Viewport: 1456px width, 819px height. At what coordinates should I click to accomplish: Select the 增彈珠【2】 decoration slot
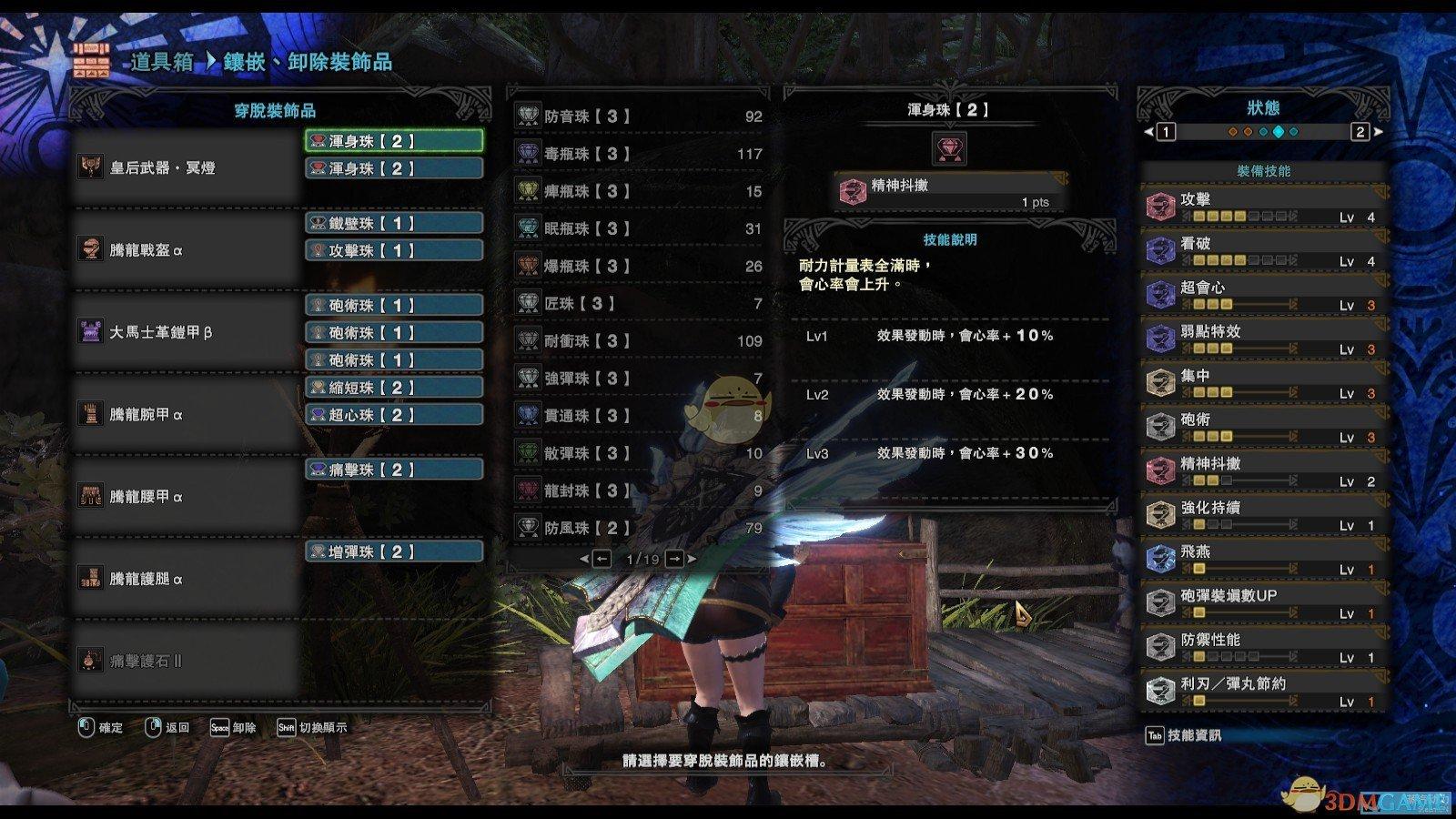[x=393, y=551]
